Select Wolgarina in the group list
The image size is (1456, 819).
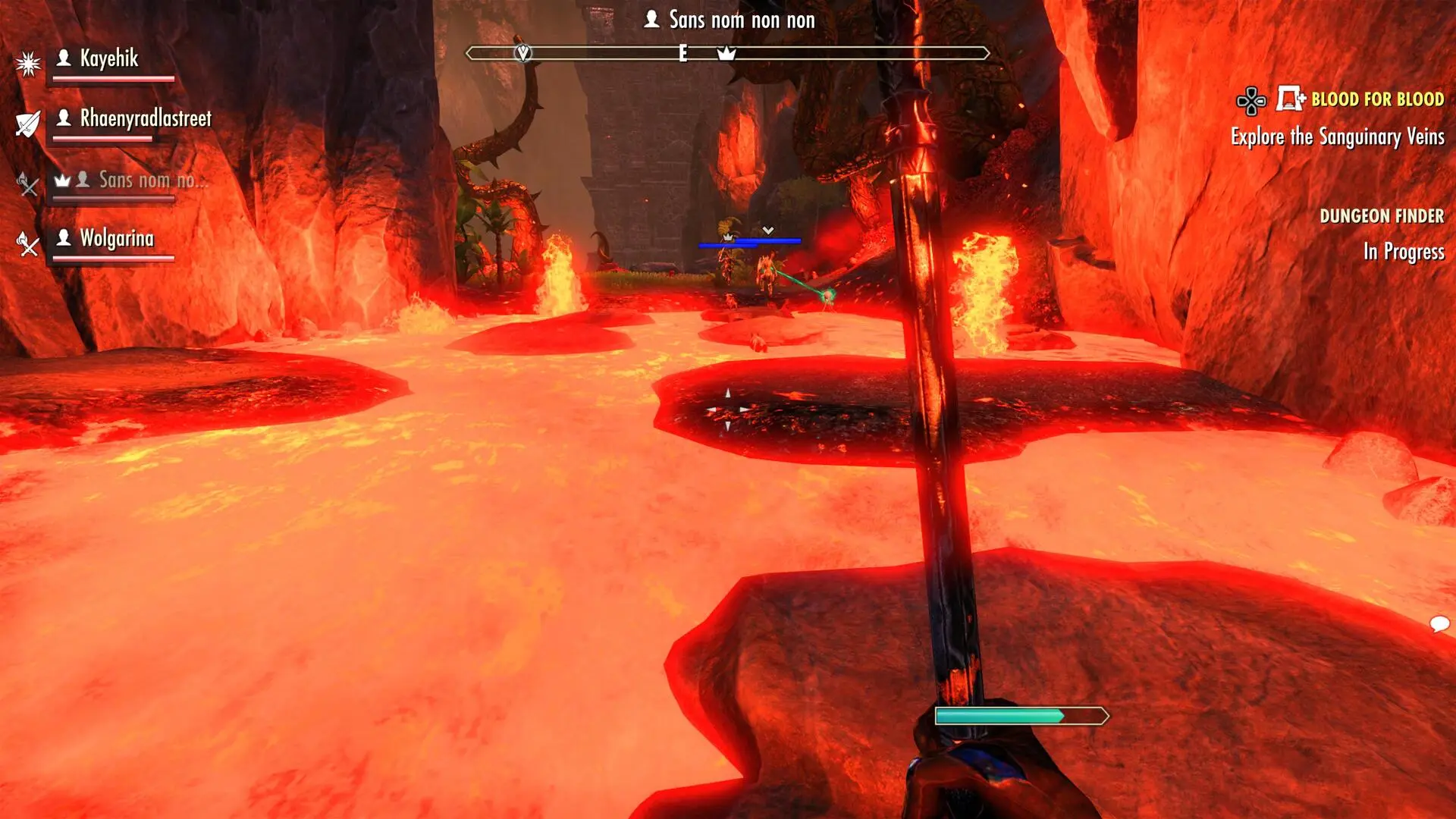click(x=117, y=239)
